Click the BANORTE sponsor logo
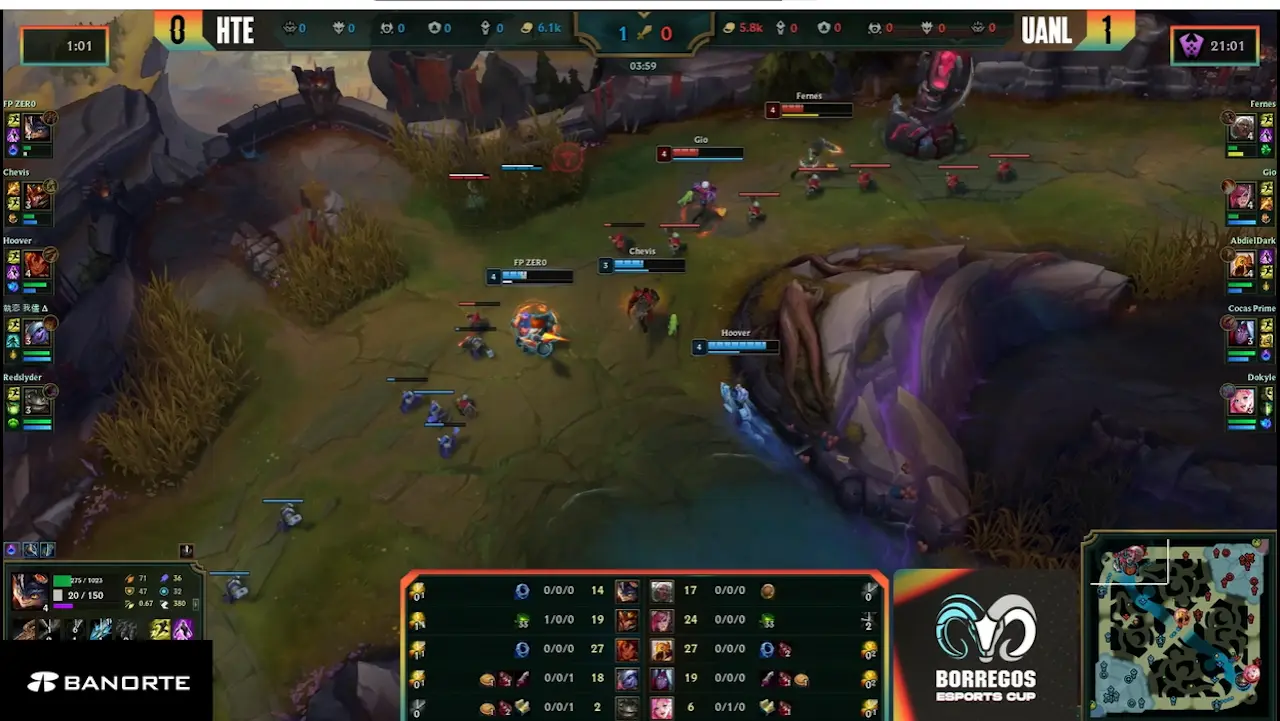 108,680
